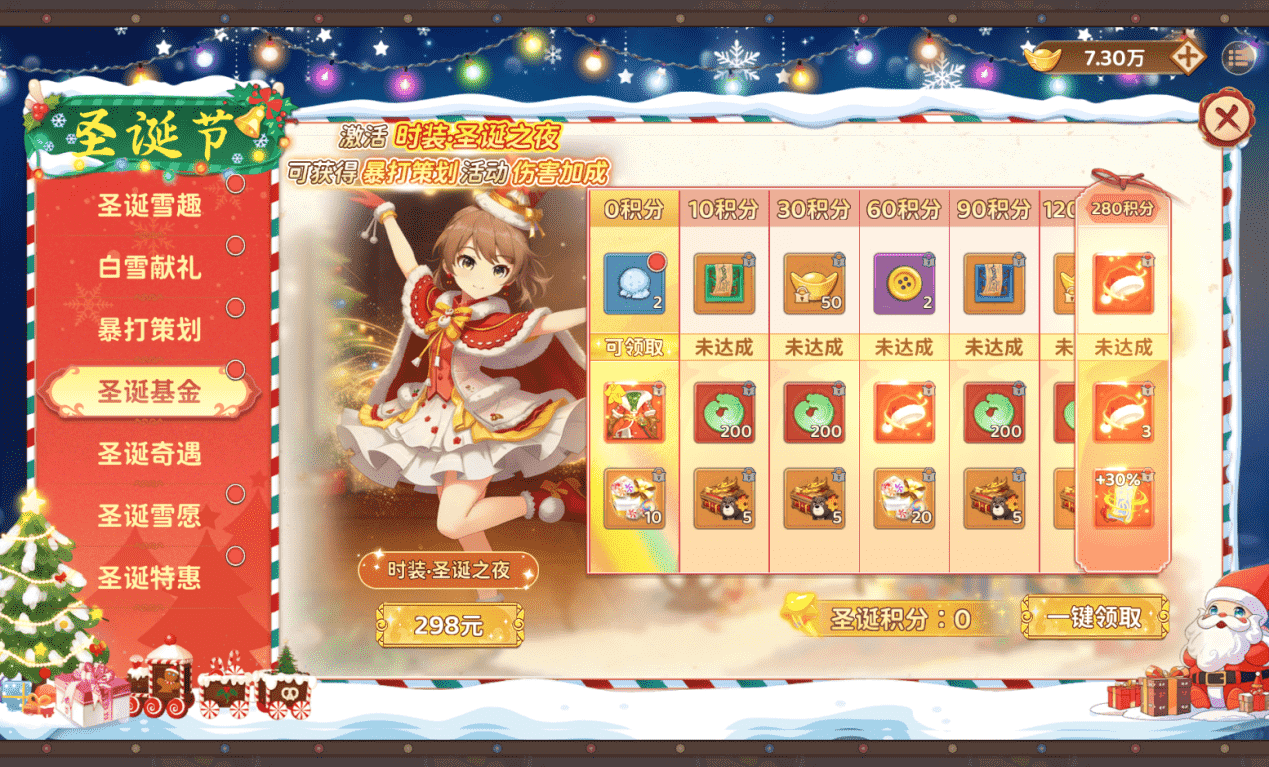This screenshot has width=1269, height=767.
Task: Open the 圣诞特惠 tab
Action: (x=149, y=577)
